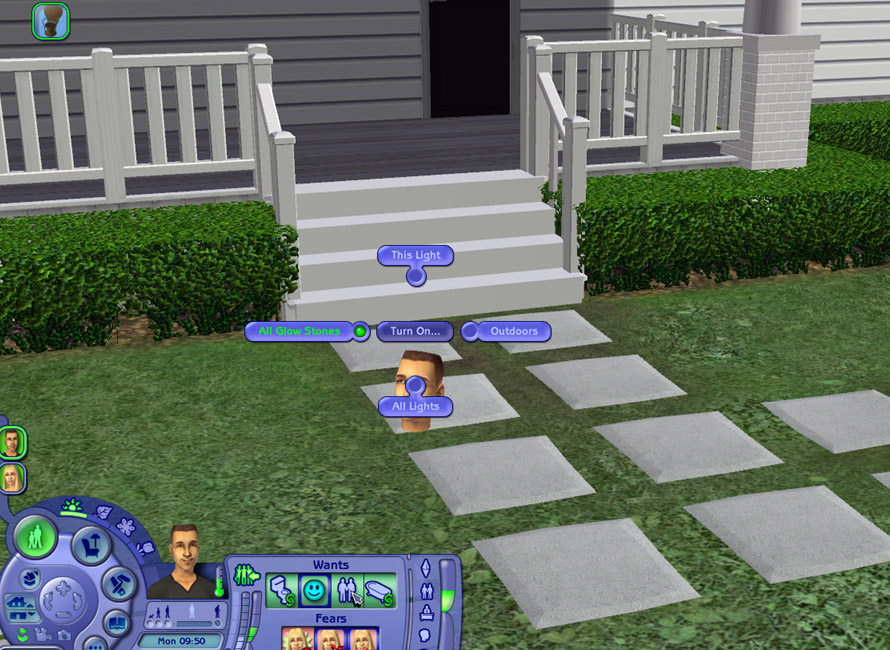890x650 pixels.
Task: Open Live mode with the green family button
Action: pos(36,538)
